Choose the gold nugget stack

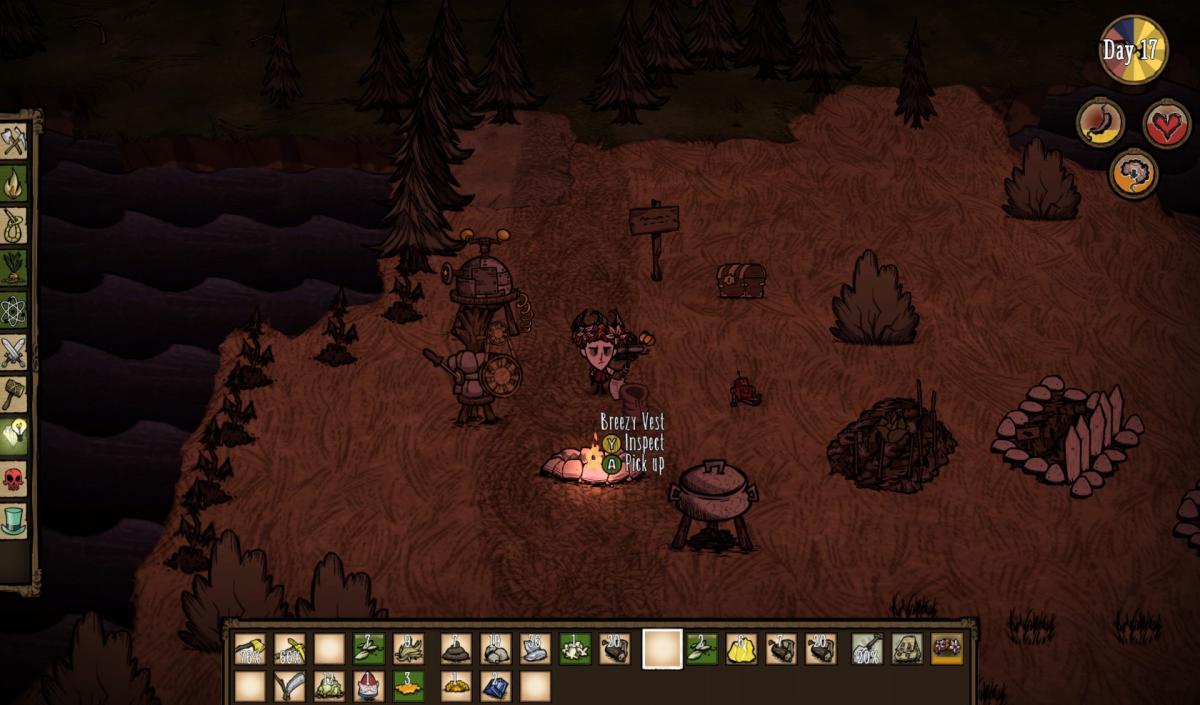(741, 649)
